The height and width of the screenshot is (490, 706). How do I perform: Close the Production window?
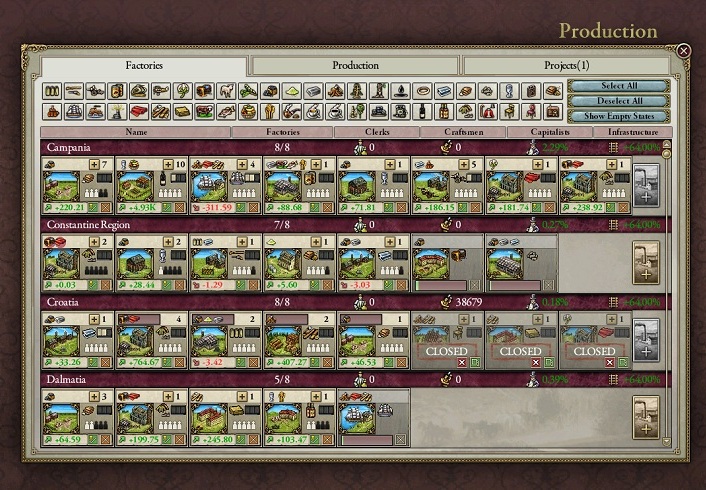pyautogui.click(x=684, y=50)
